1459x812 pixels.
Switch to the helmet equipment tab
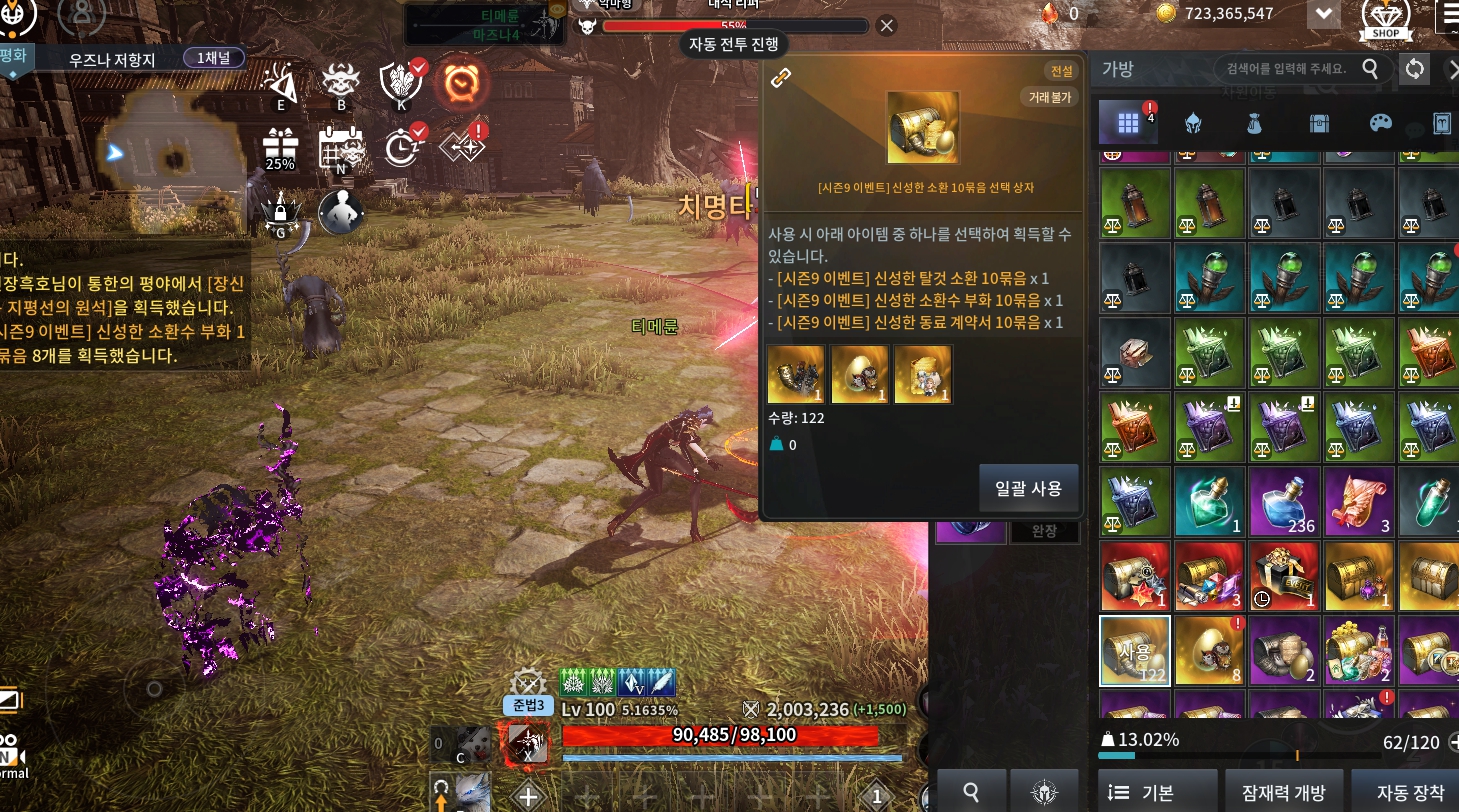1192,123
